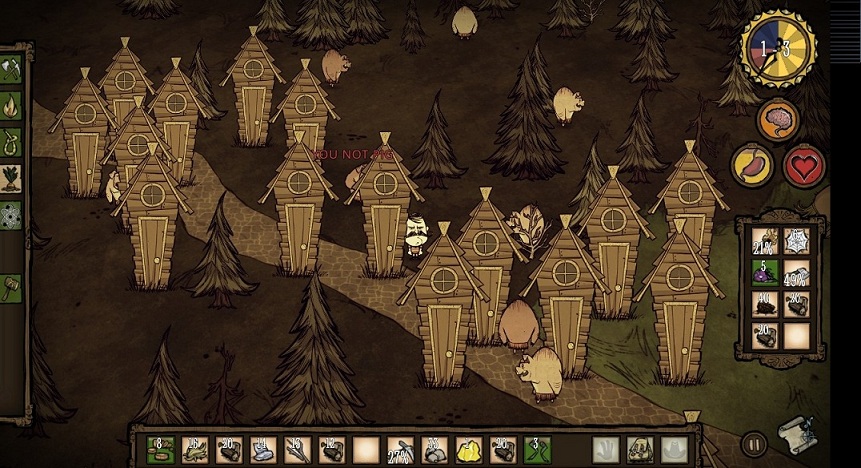Select the stack of 33 rocks
Image resolution: width=861 pixels, height=468 pixels.
tap(435, 450)
